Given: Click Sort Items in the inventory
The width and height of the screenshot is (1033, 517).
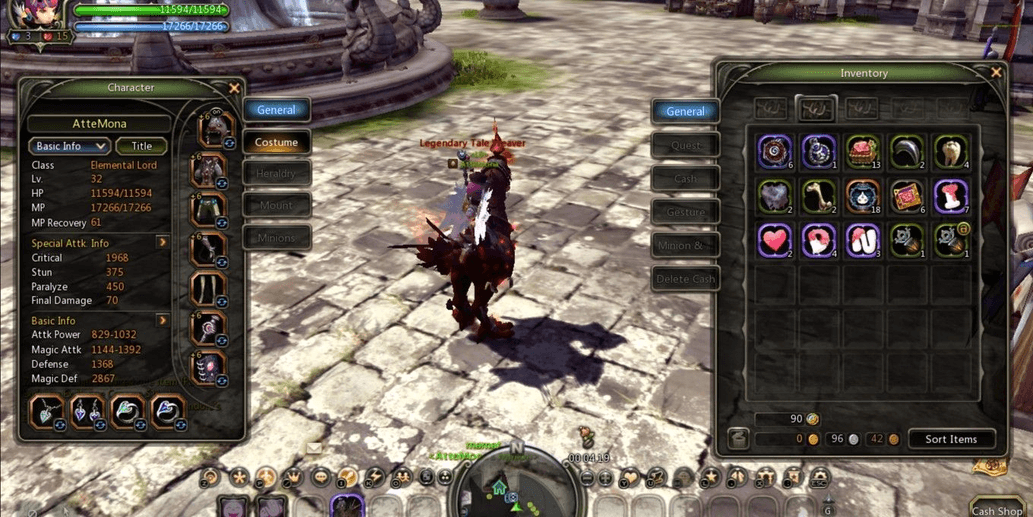Looking at the screenshot, I should click(950, 439).
